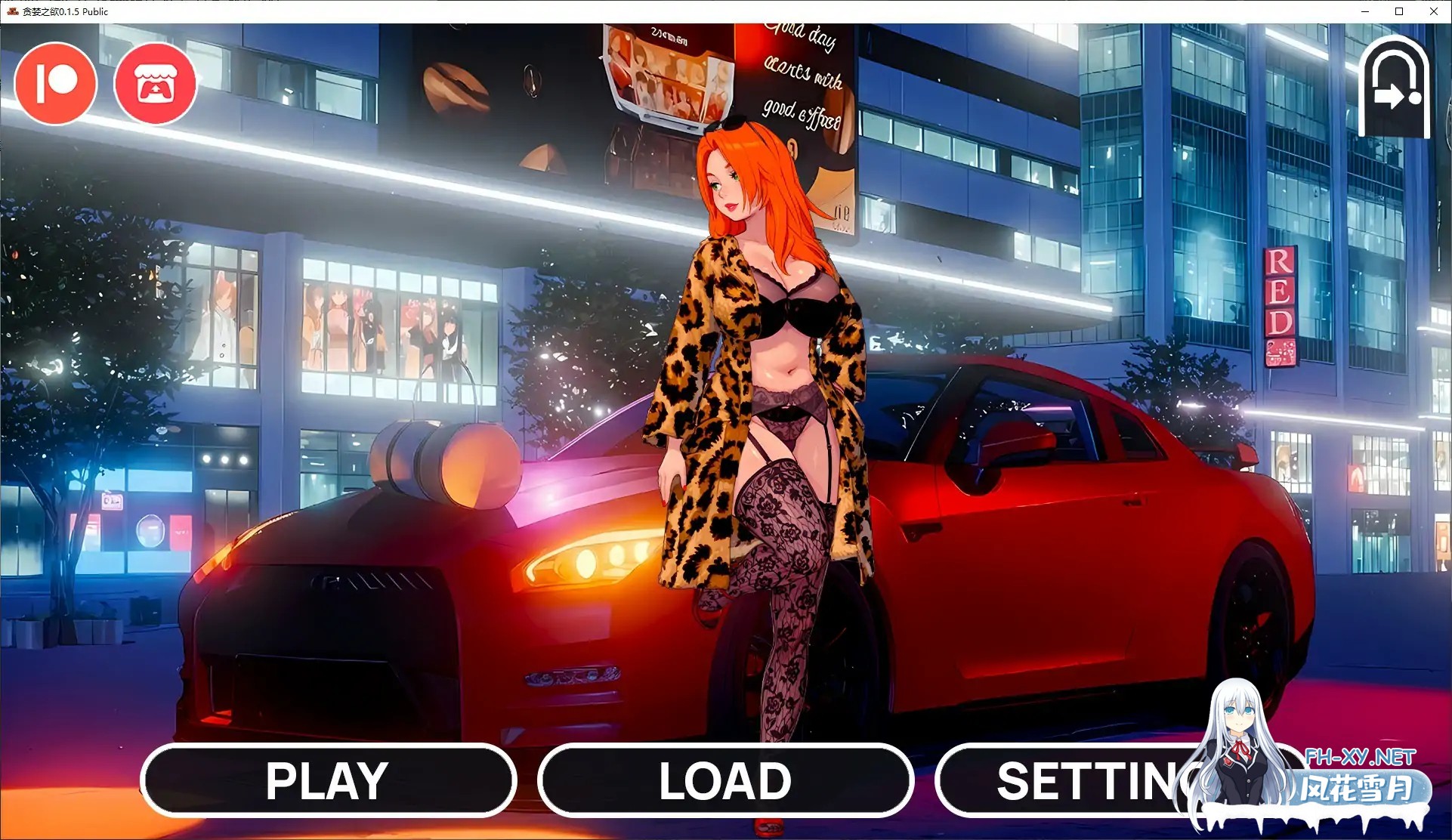Screen dimensions: 1452x840
Task: Click the white Patreon 'P' symbol
Action: coord(55,82)
